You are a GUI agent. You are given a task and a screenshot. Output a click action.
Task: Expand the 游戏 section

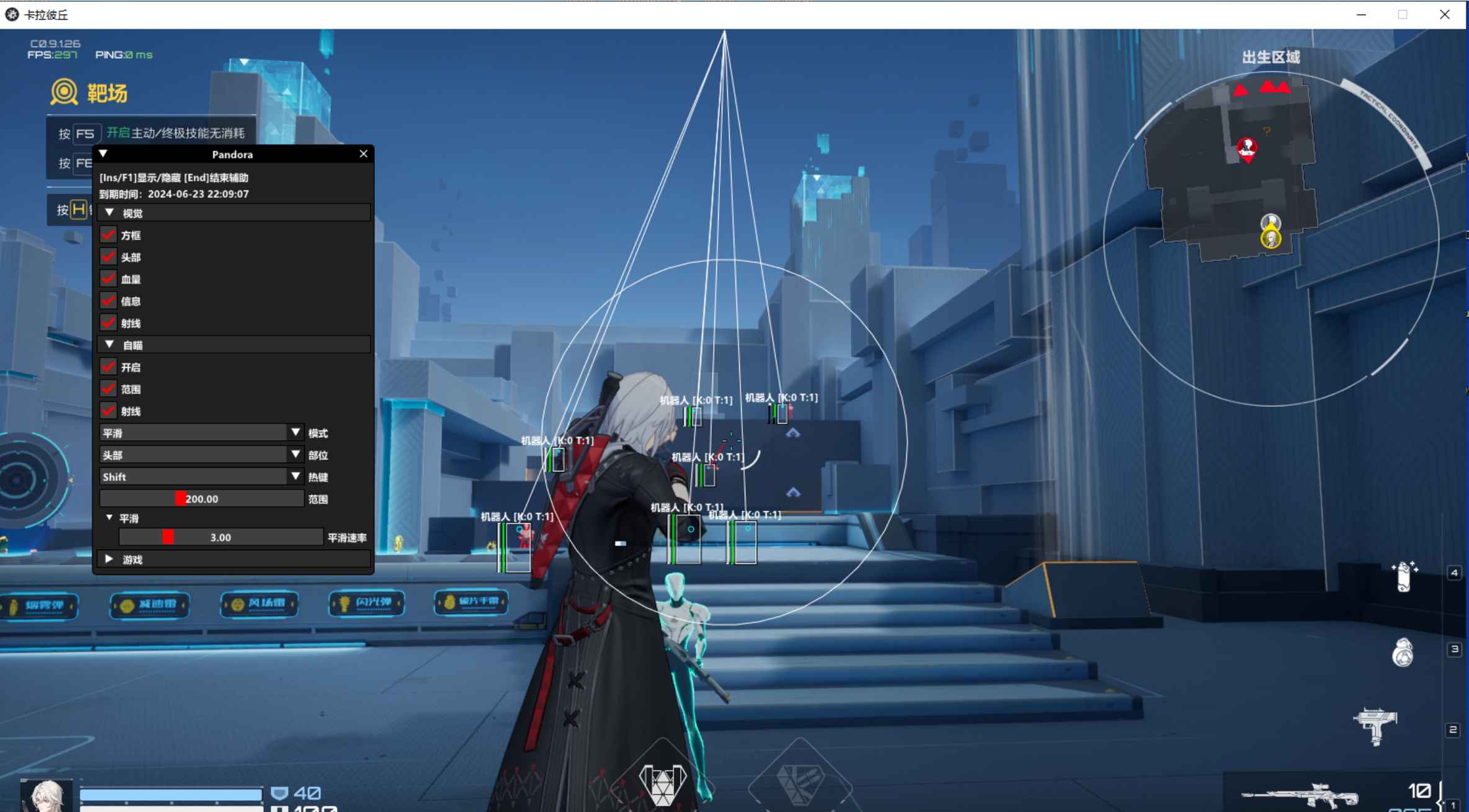(110, 559)
